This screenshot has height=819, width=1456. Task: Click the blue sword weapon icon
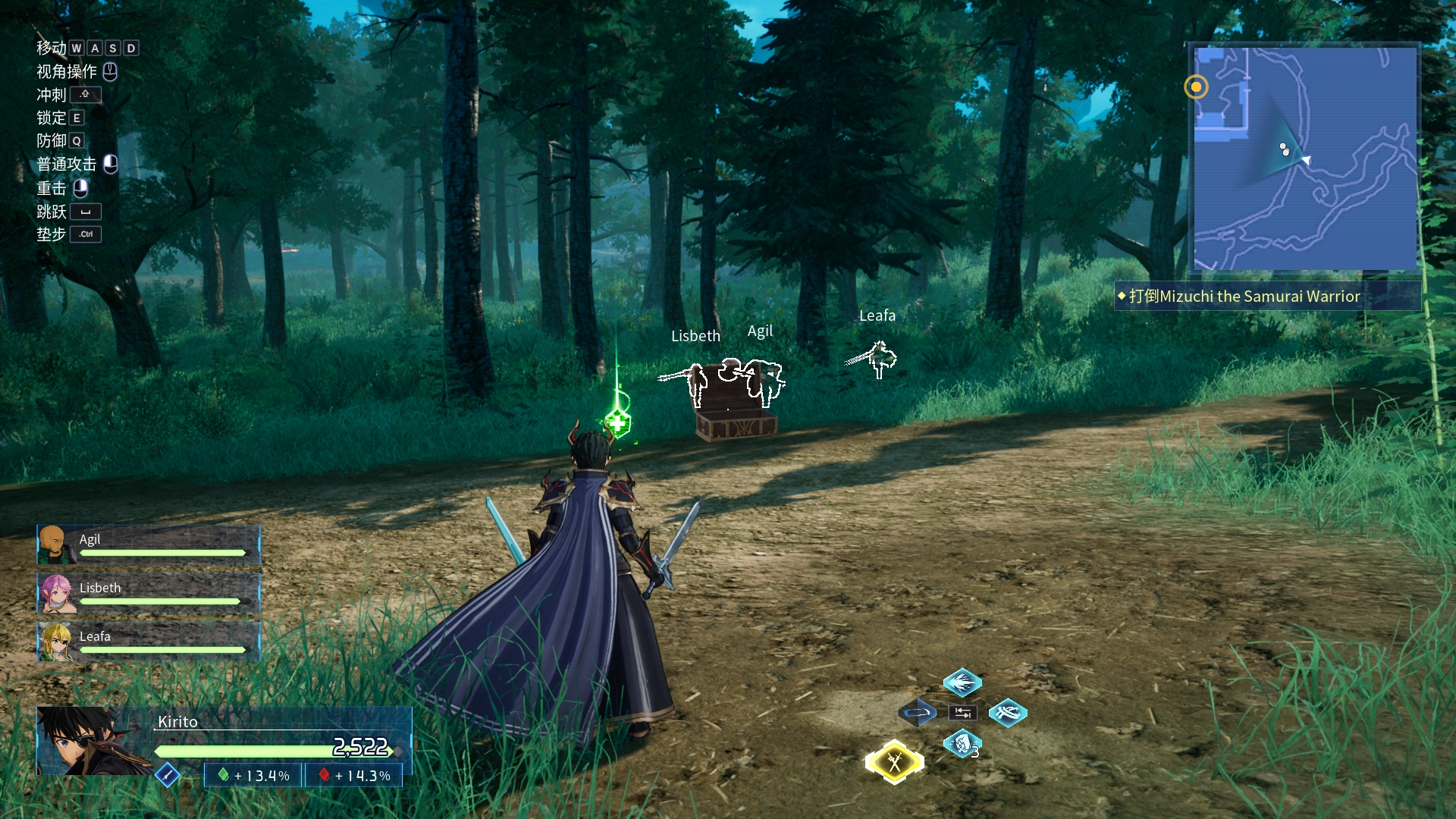tap(167, 775)
